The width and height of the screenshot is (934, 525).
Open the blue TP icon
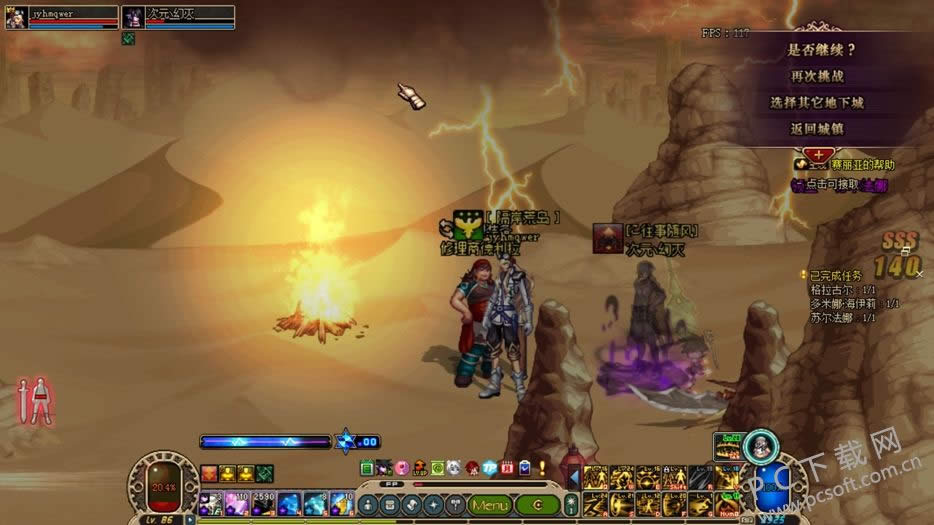coord(490,467)
